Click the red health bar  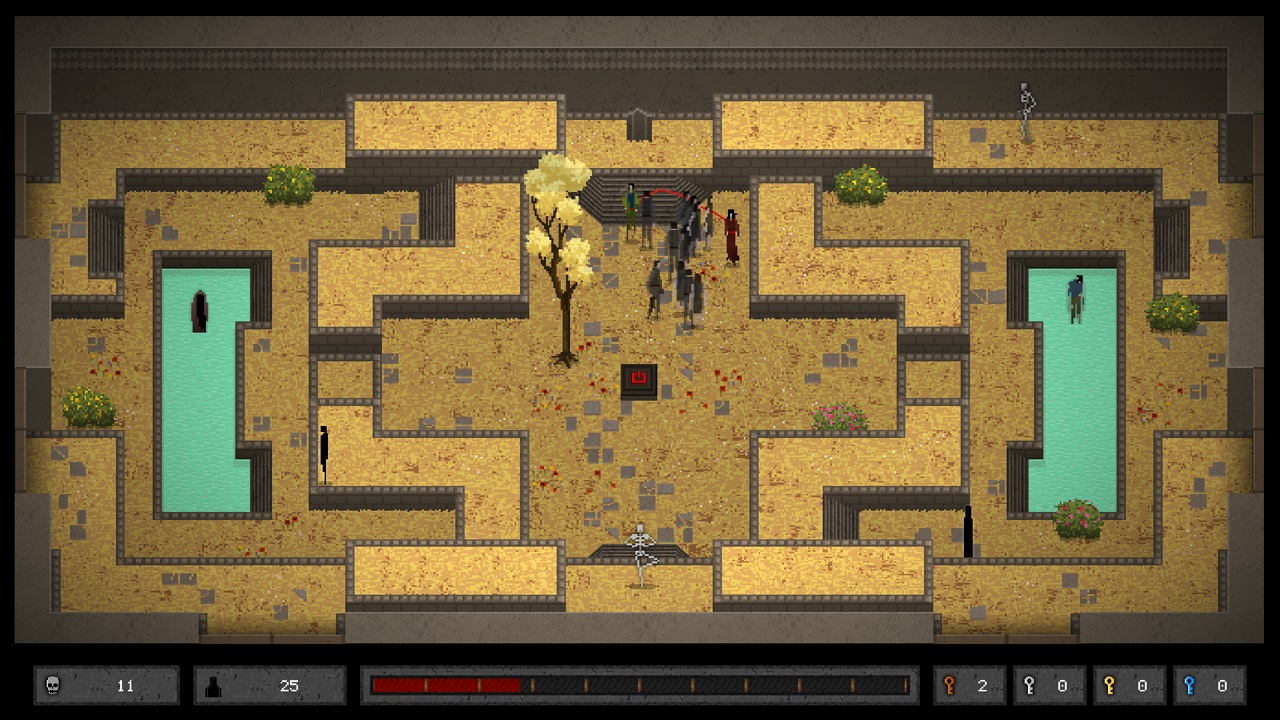click(445, 685)
